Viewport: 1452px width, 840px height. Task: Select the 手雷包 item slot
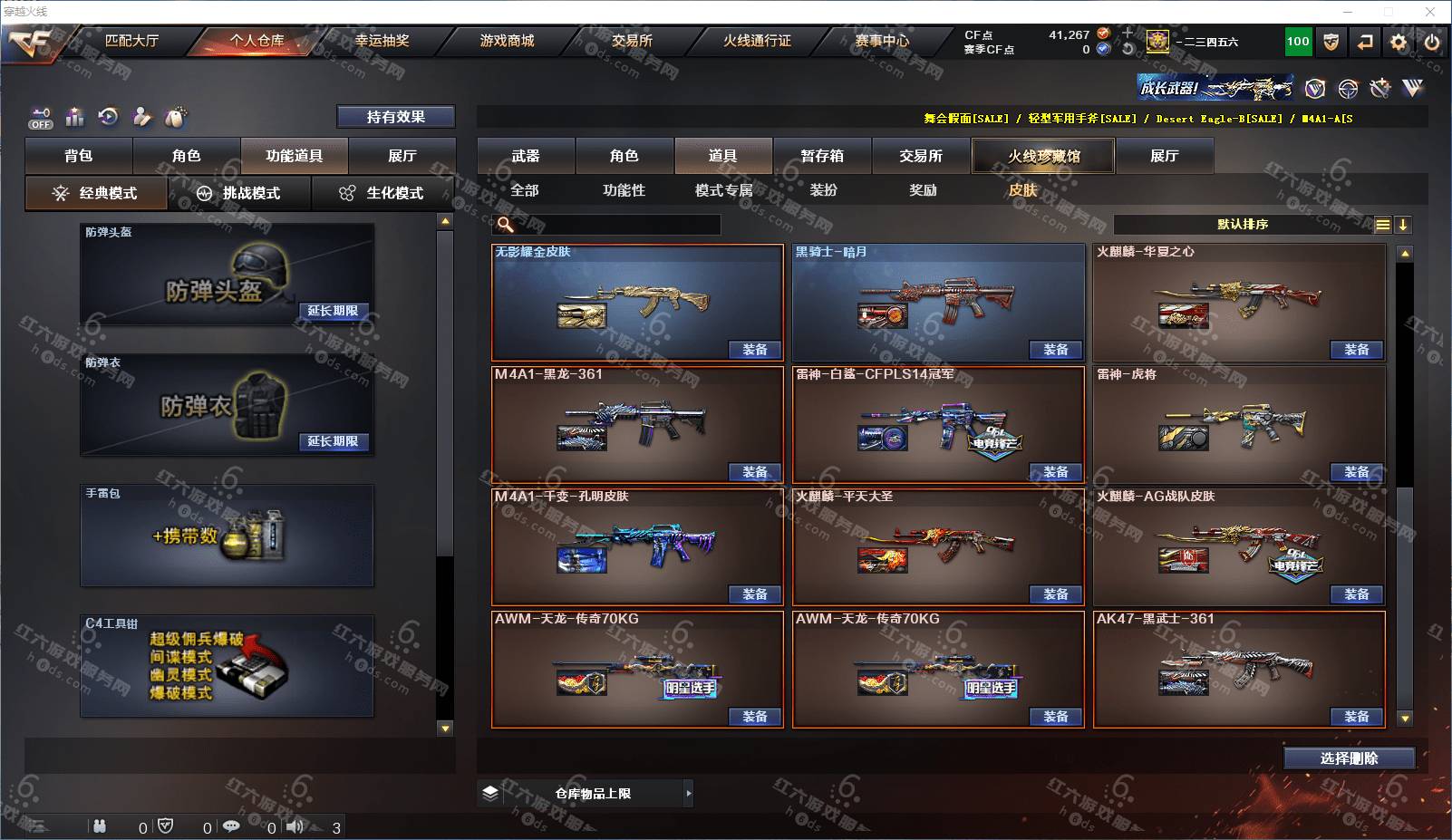[227, 536]
